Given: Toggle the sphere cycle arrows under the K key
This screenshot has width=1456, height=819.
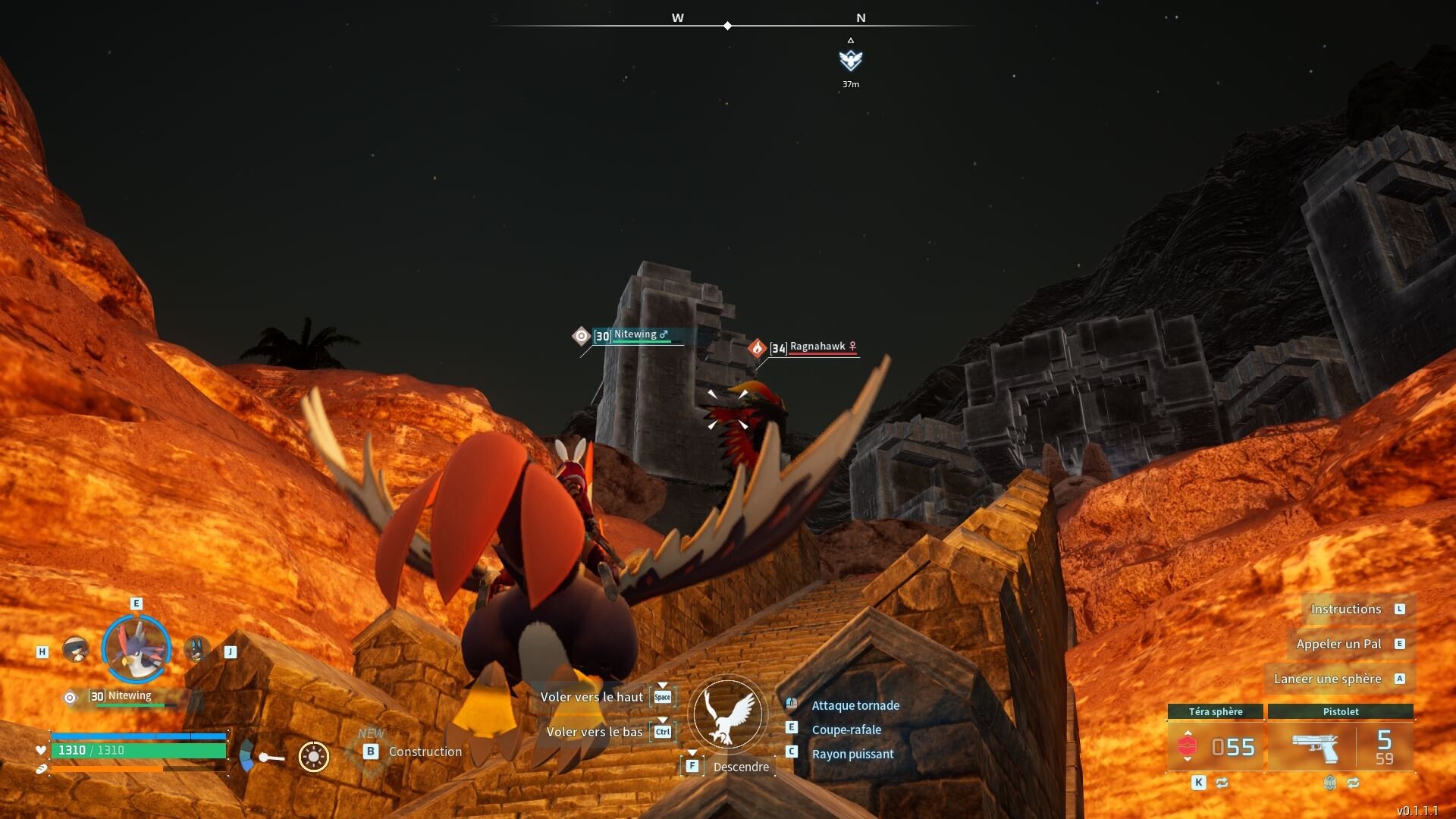Looking at the screenshot, I should click(x=1222, y=783).
